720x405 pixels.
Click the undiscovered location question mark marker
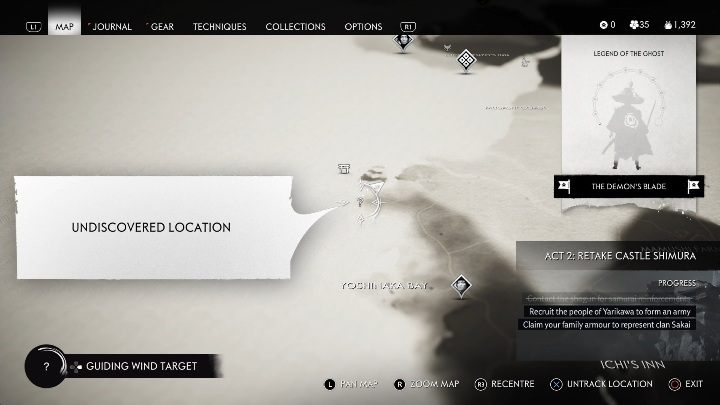click(360, 201)
